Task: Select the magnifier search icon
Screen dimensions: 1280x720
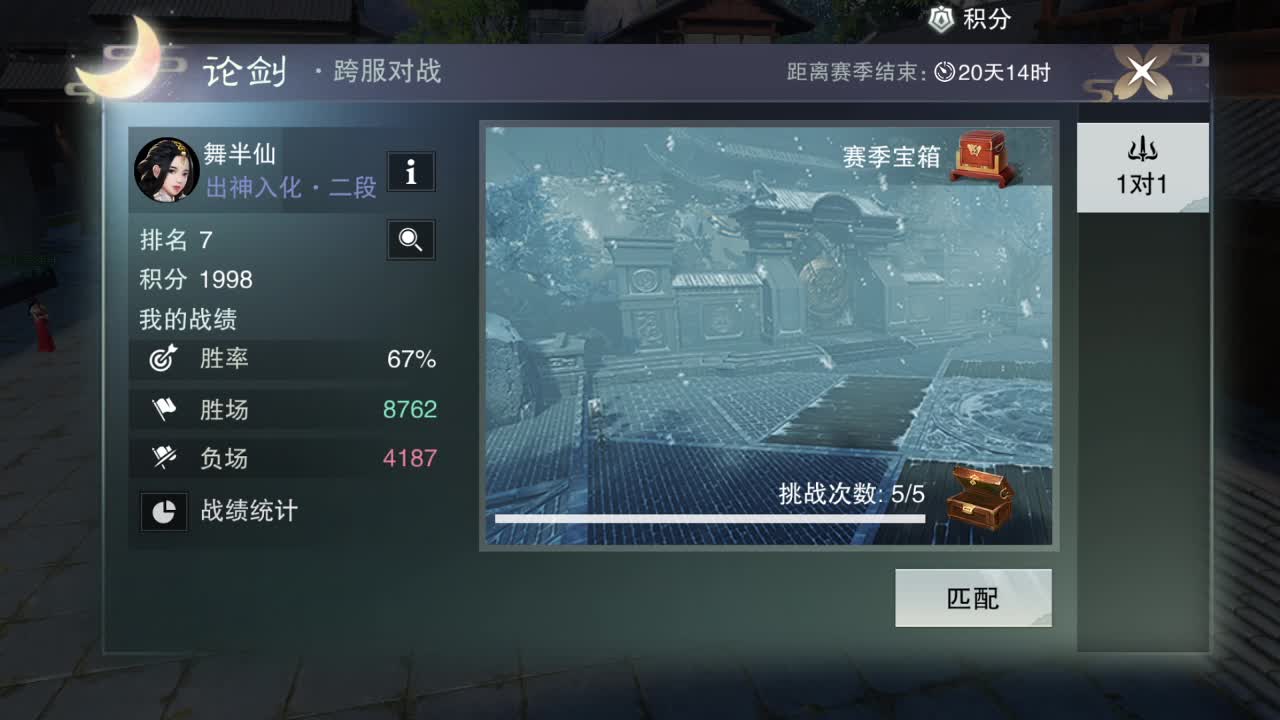Action: (411, 240)
